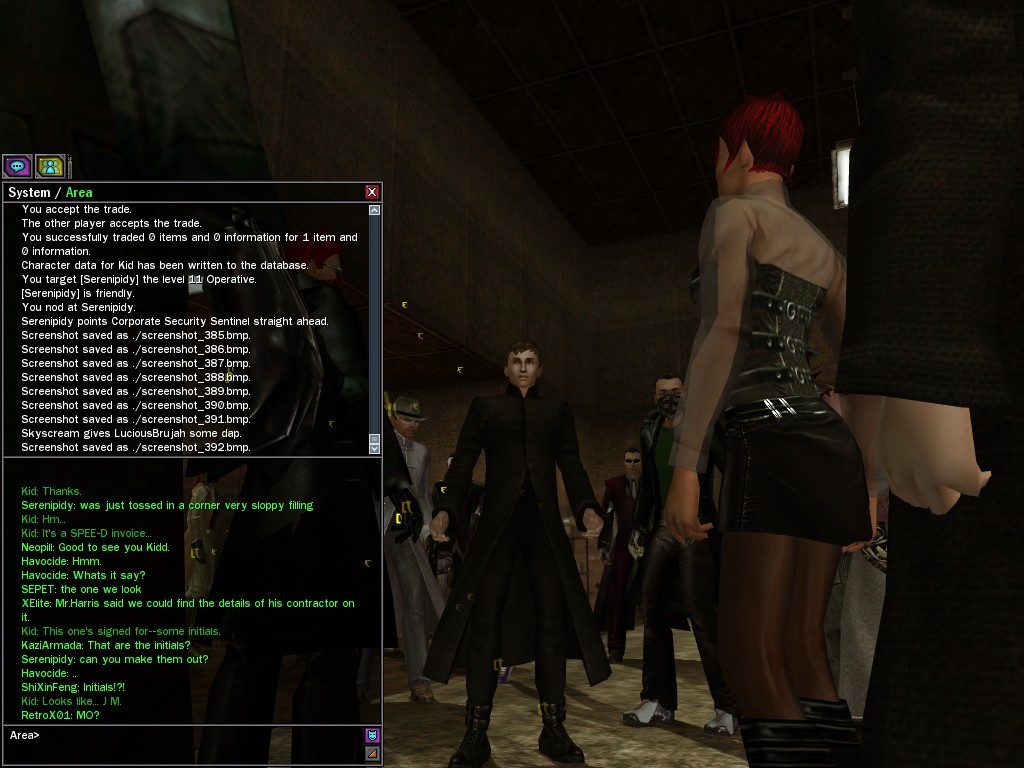Open the purple mask emote button
The image size is (1024, 768).
click(x=372, y=735)
